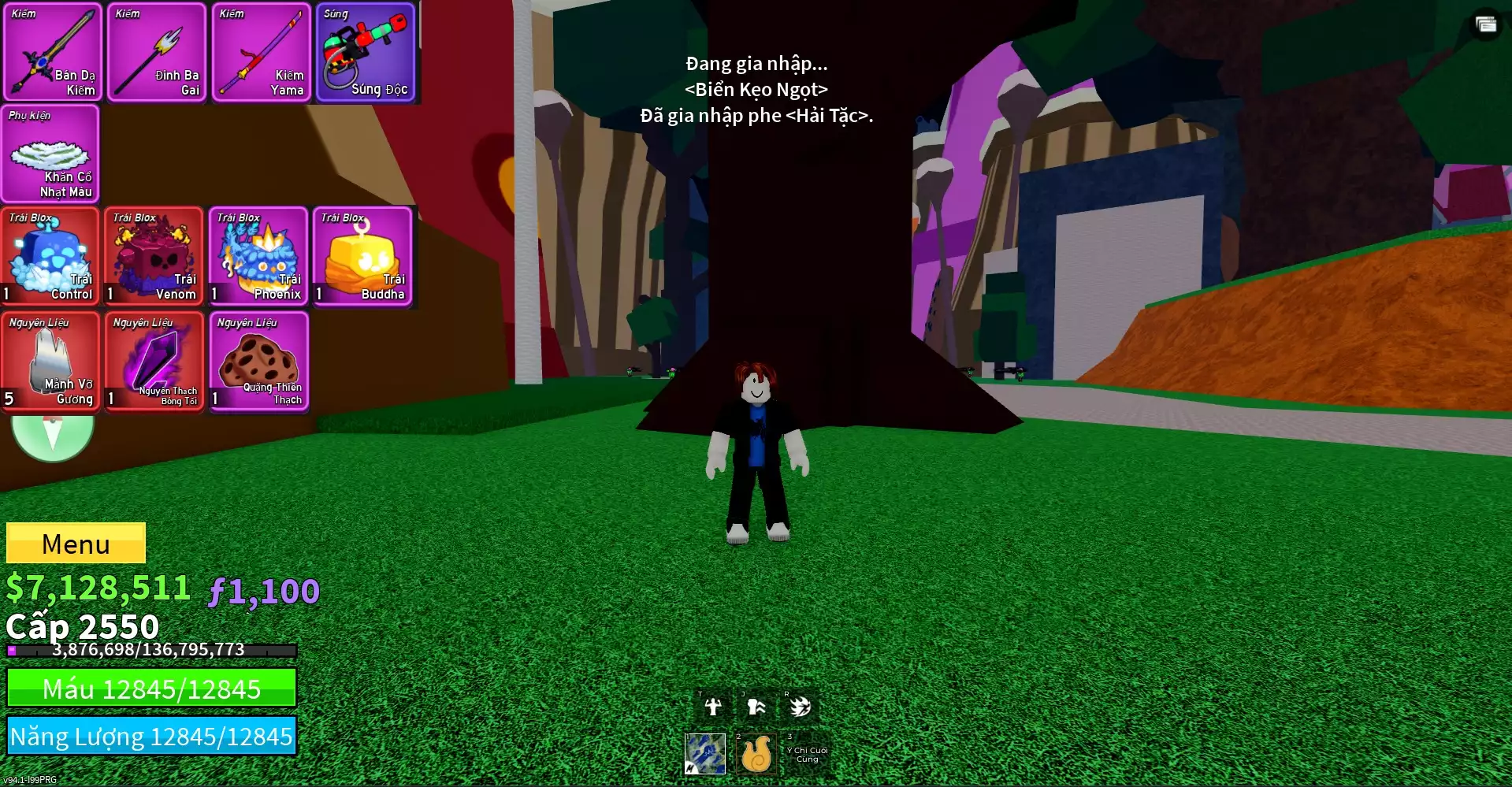Pick the Trái Buddha blox fruit
The width and height of the screenshot is (1512, 787).
(363, 257)
